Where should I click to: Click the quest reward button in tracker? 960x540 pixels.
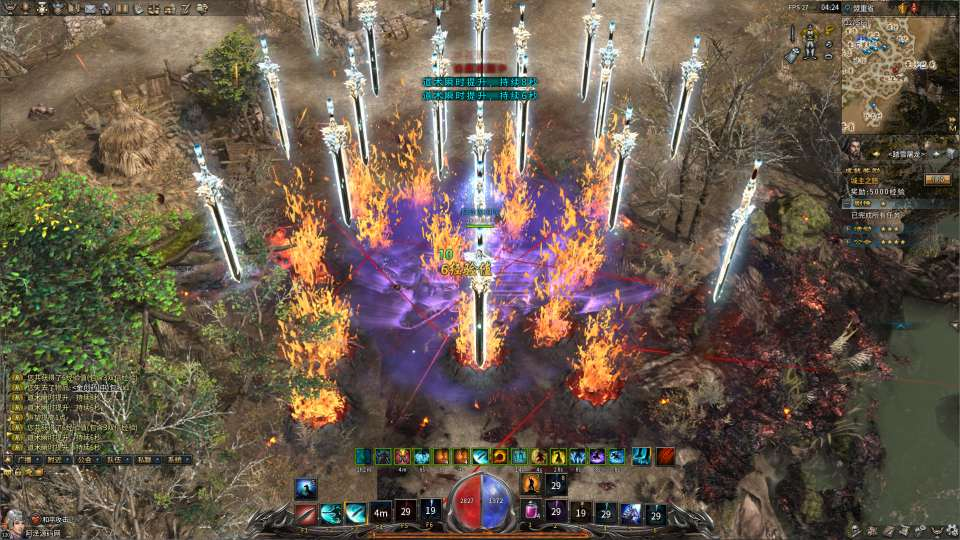(x=936, y=179)
